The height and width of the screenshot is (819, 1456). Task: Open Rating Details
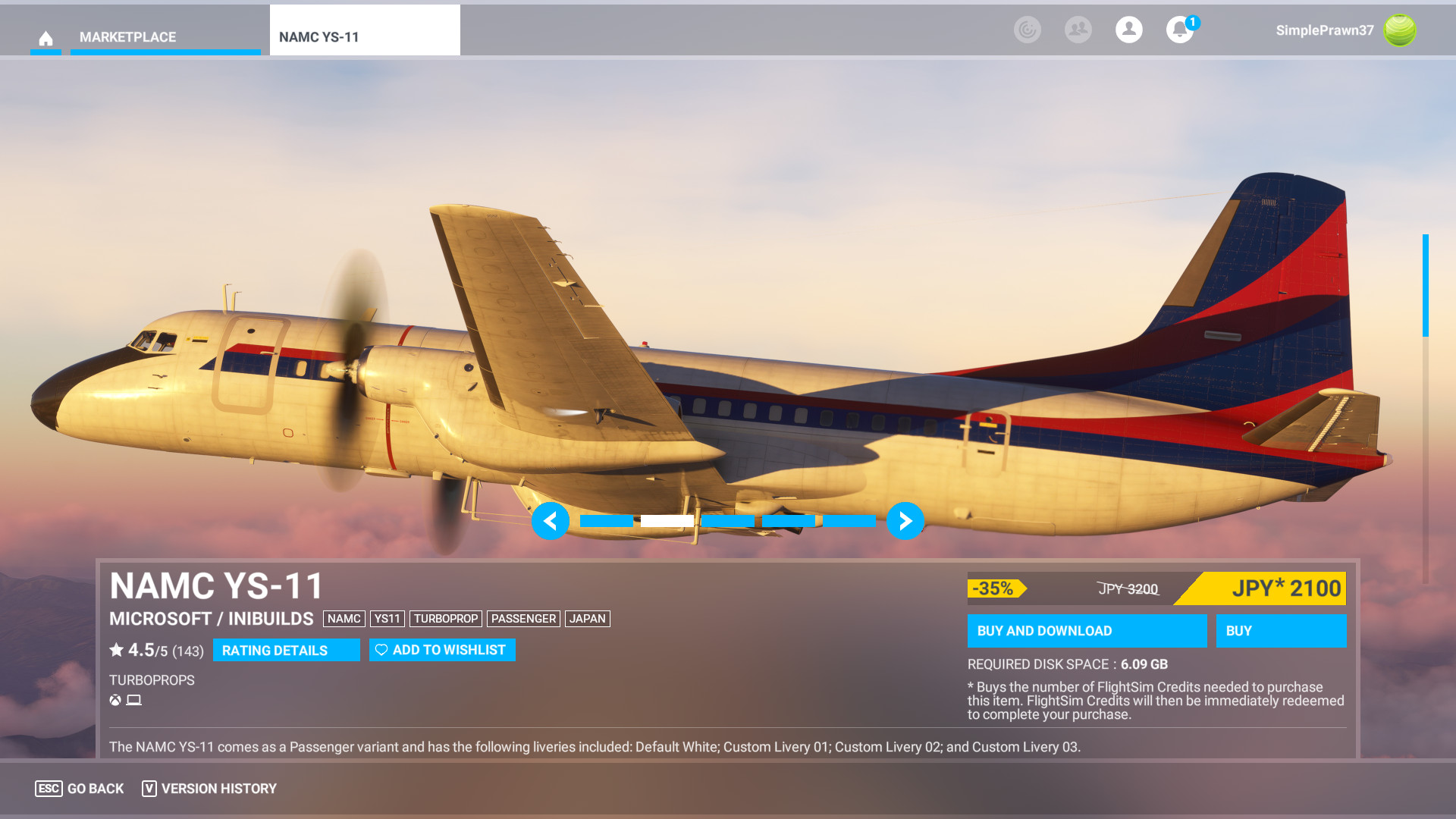[286, 651]
